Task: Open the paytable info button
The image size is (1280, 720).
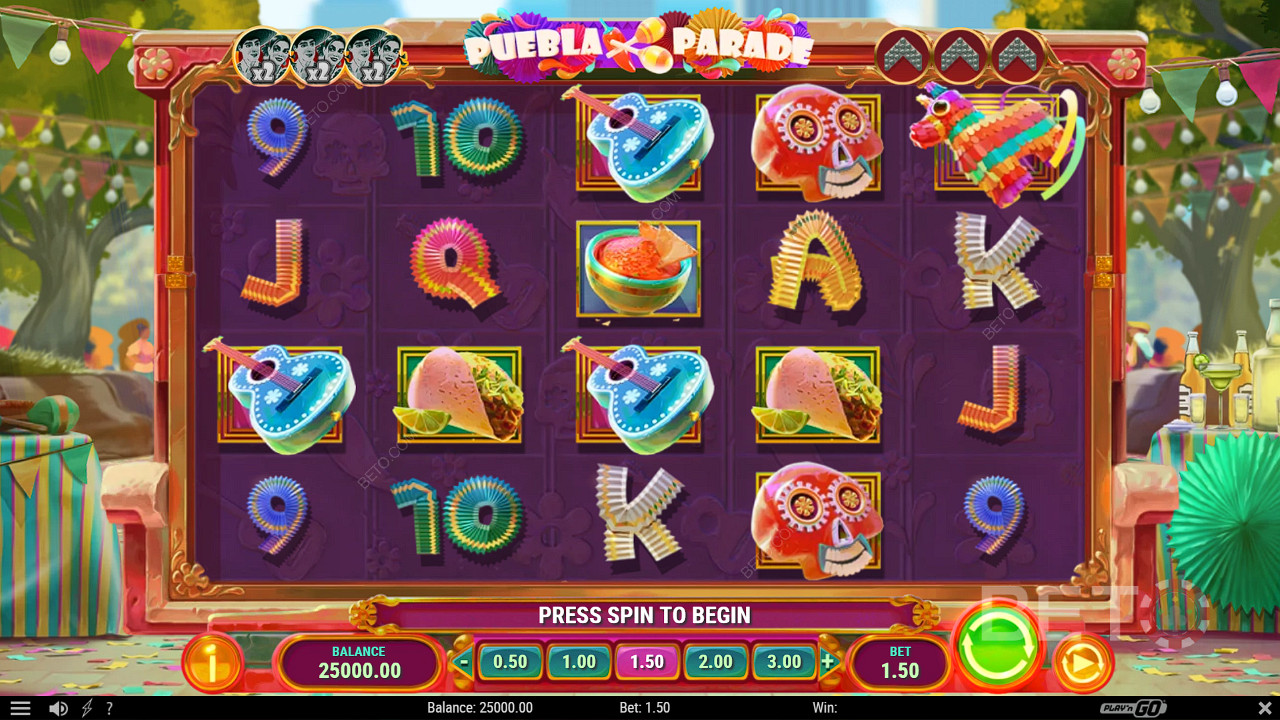Action: (212, 661)
